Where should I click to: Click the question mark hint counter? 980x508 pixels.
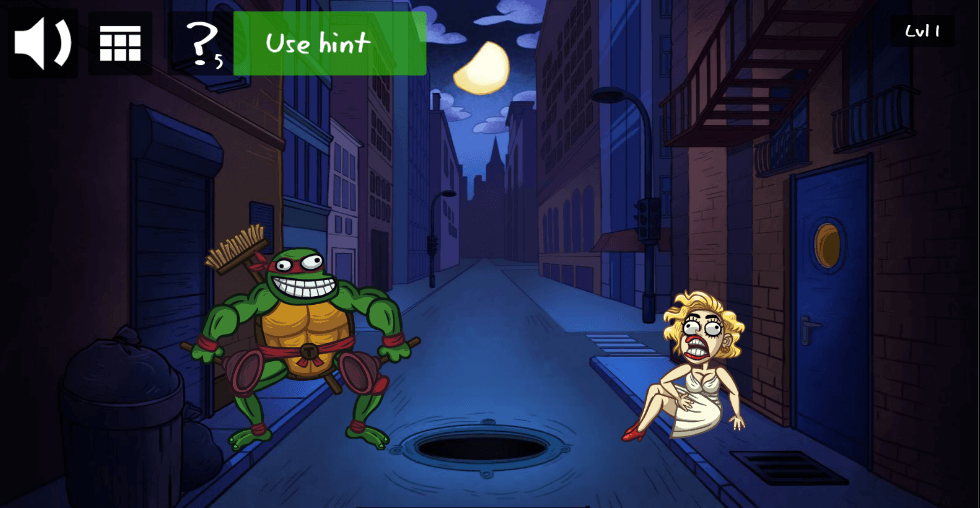coord(202,43)
